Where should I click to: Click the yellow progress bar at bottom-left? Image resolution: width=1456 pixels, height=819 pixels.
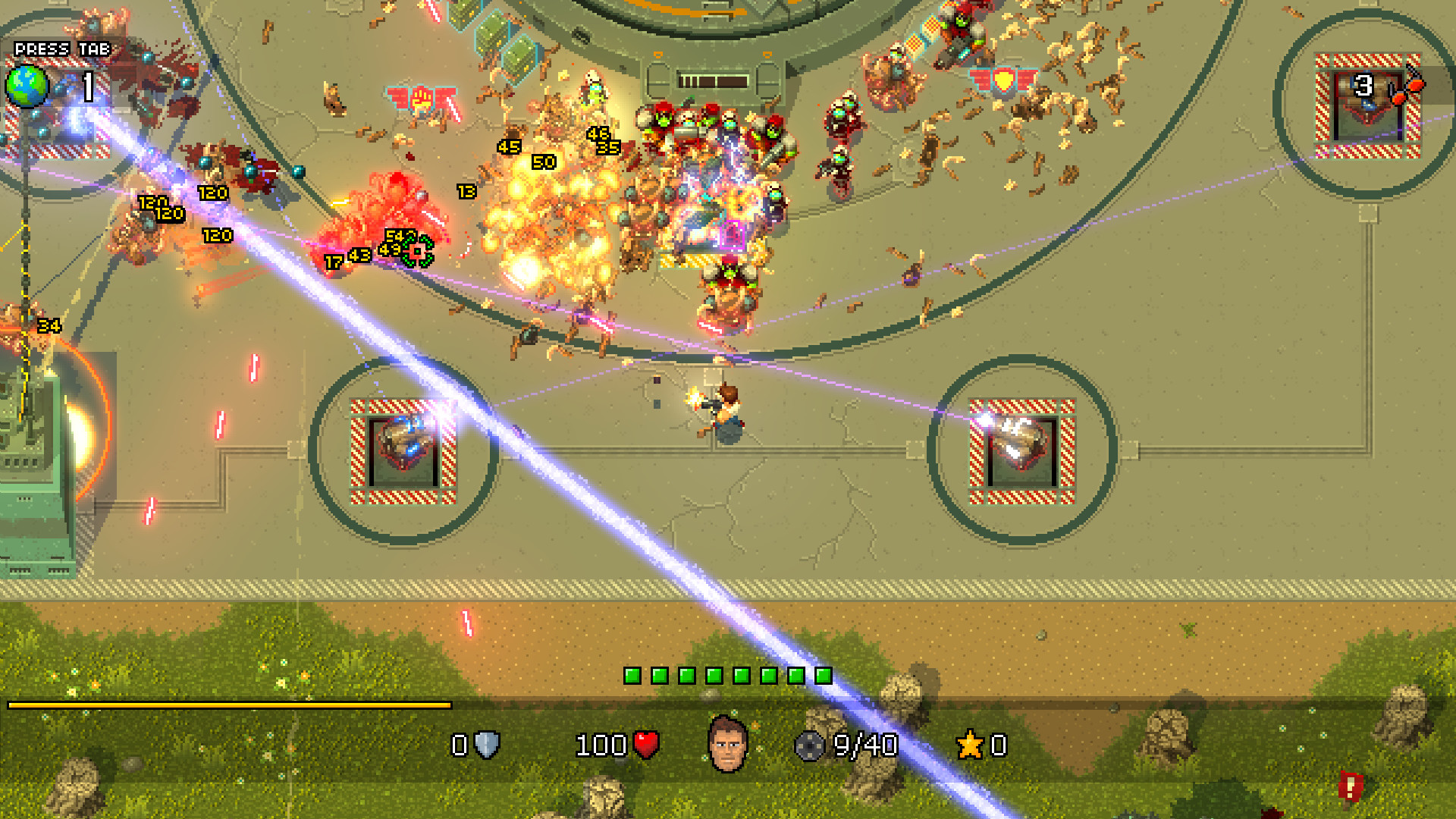(227, 705)
